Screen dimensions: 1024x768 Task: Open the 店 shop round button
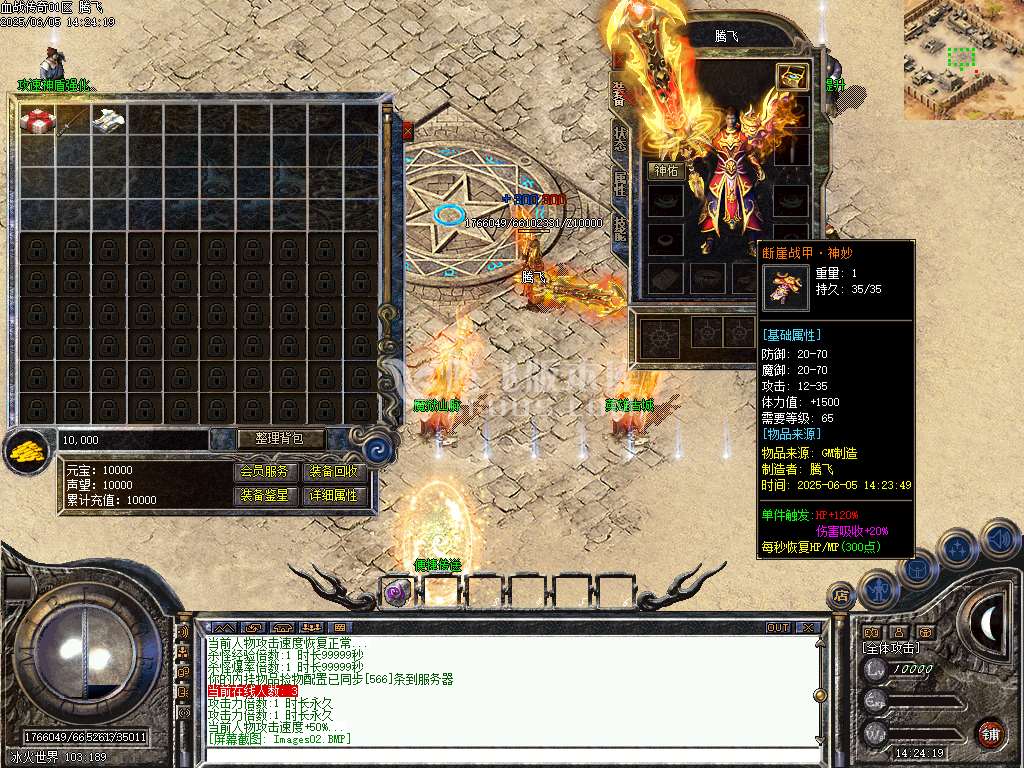pos(840,596)
